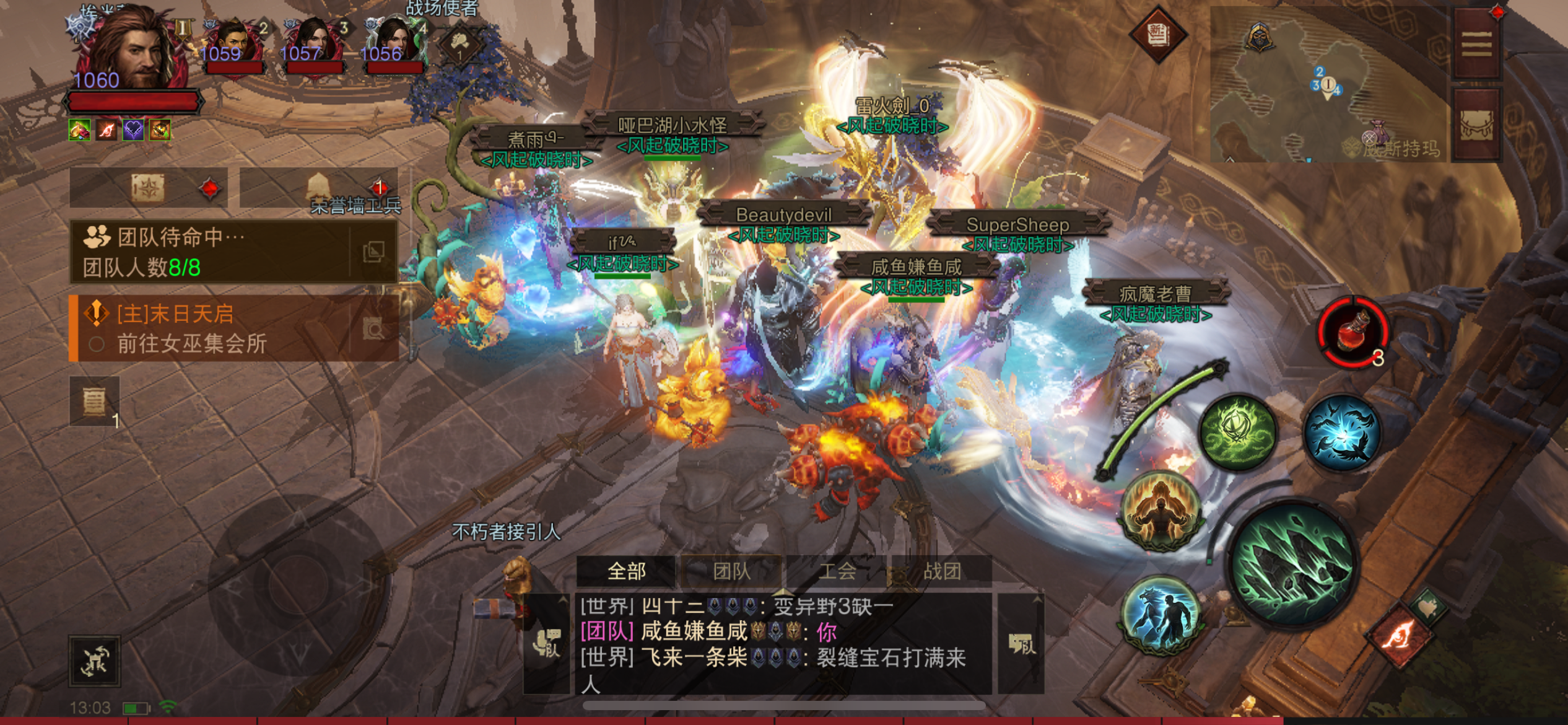Open the new notice diamond icon
Screen dimensions: 1568x725
[x=1157, y=34]
